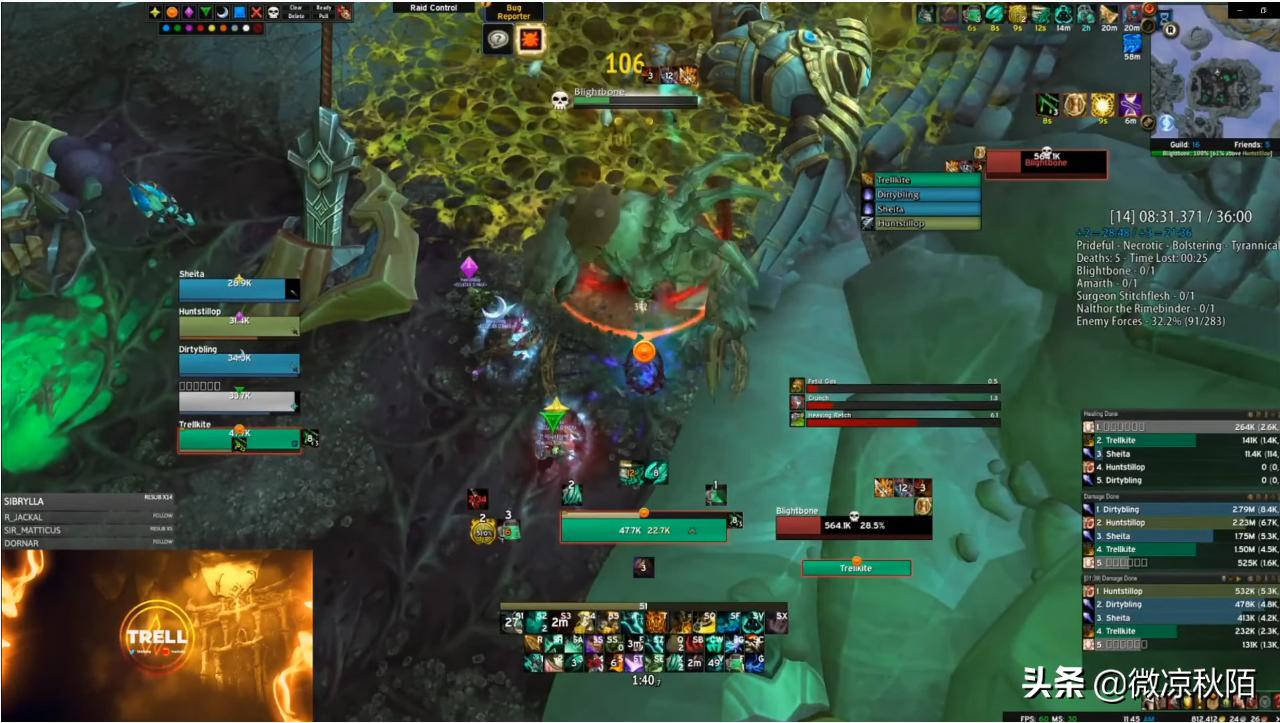Choose the orange circle raid marker
Viewport: 1280px width, 723px height.
point(172,12)
